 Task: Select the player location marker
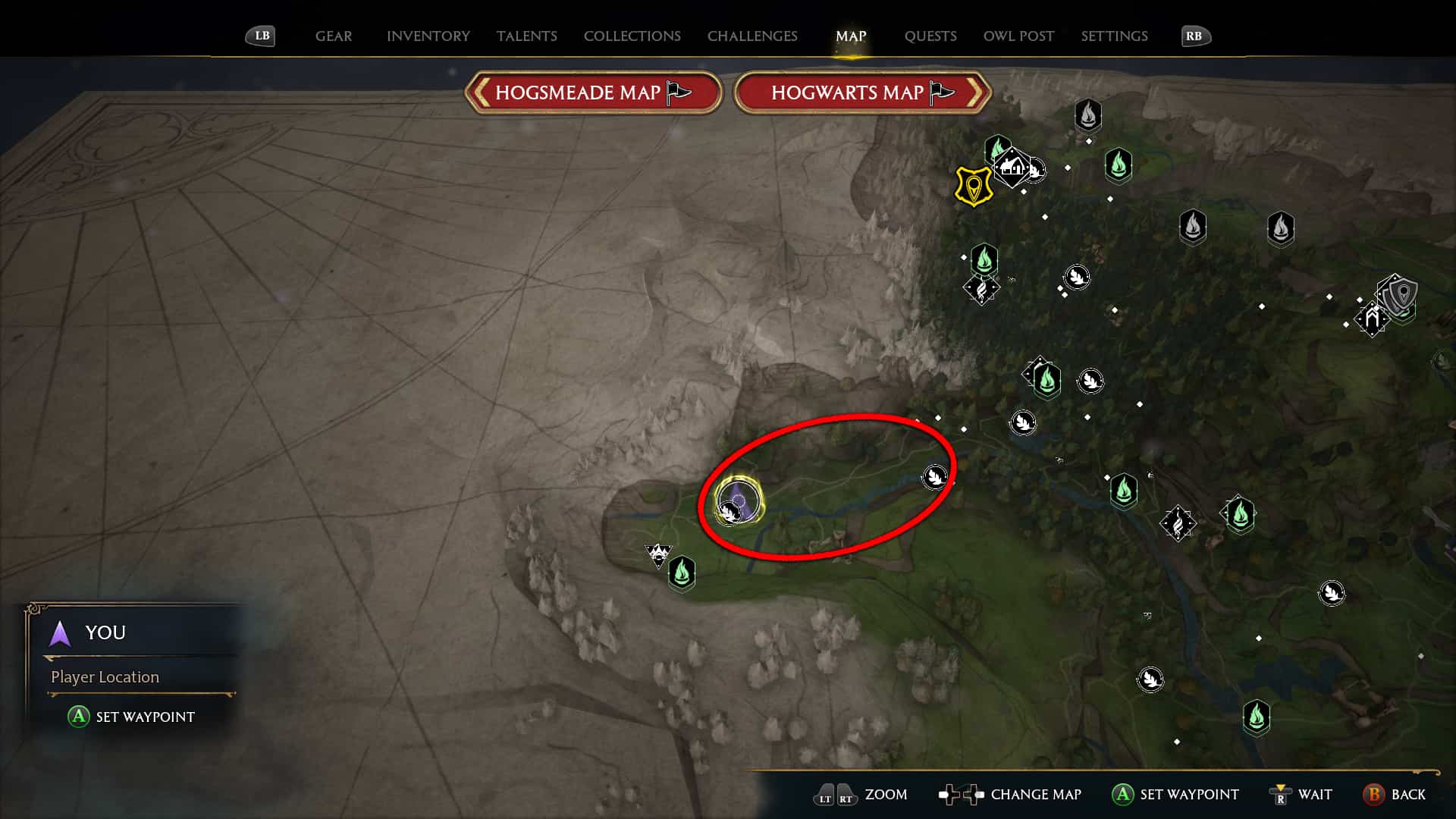(x=739, y=501)
